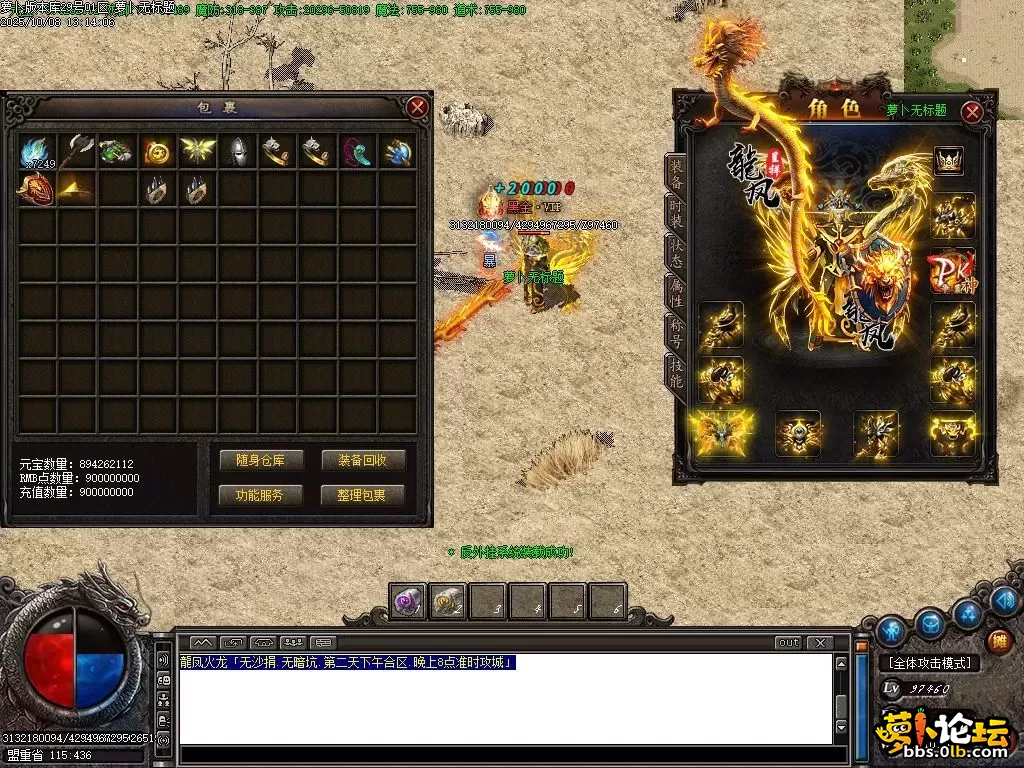Screen dimensions: 1024x768
Task: Select the crown slot in character panel
Action: coord(948,161)
